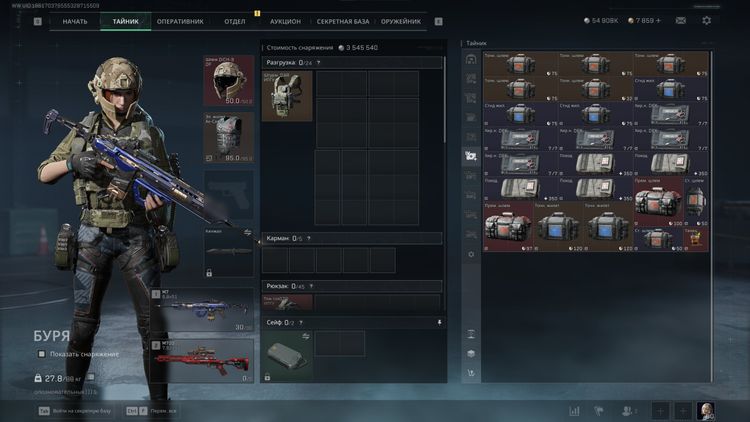Select the combat knife slot
Screen dimensions: 750x422
click(229, 251)
